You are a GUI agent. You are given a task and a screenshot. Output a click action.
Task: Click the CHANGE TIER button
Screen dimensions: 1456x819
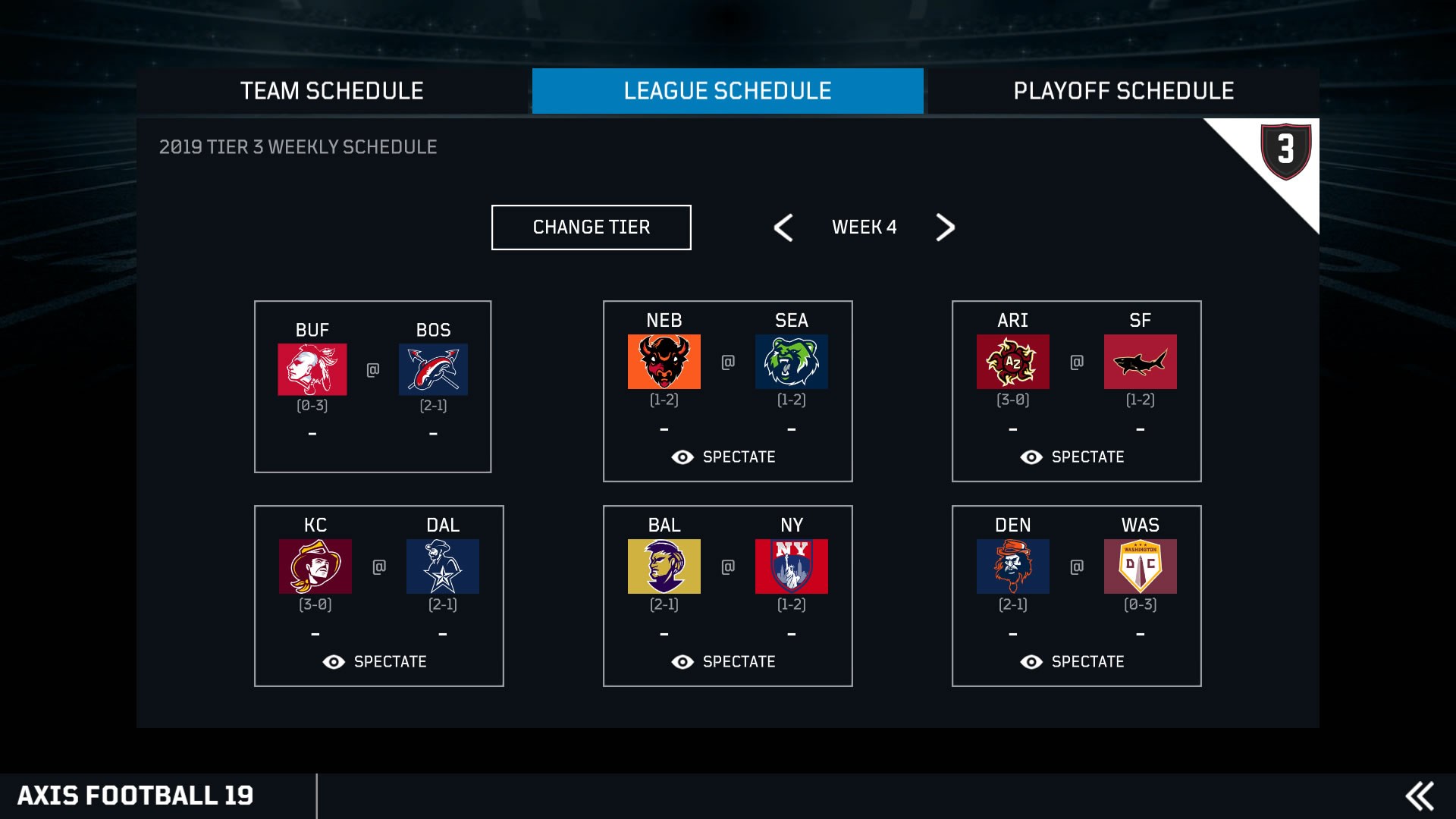click(591, 227)
